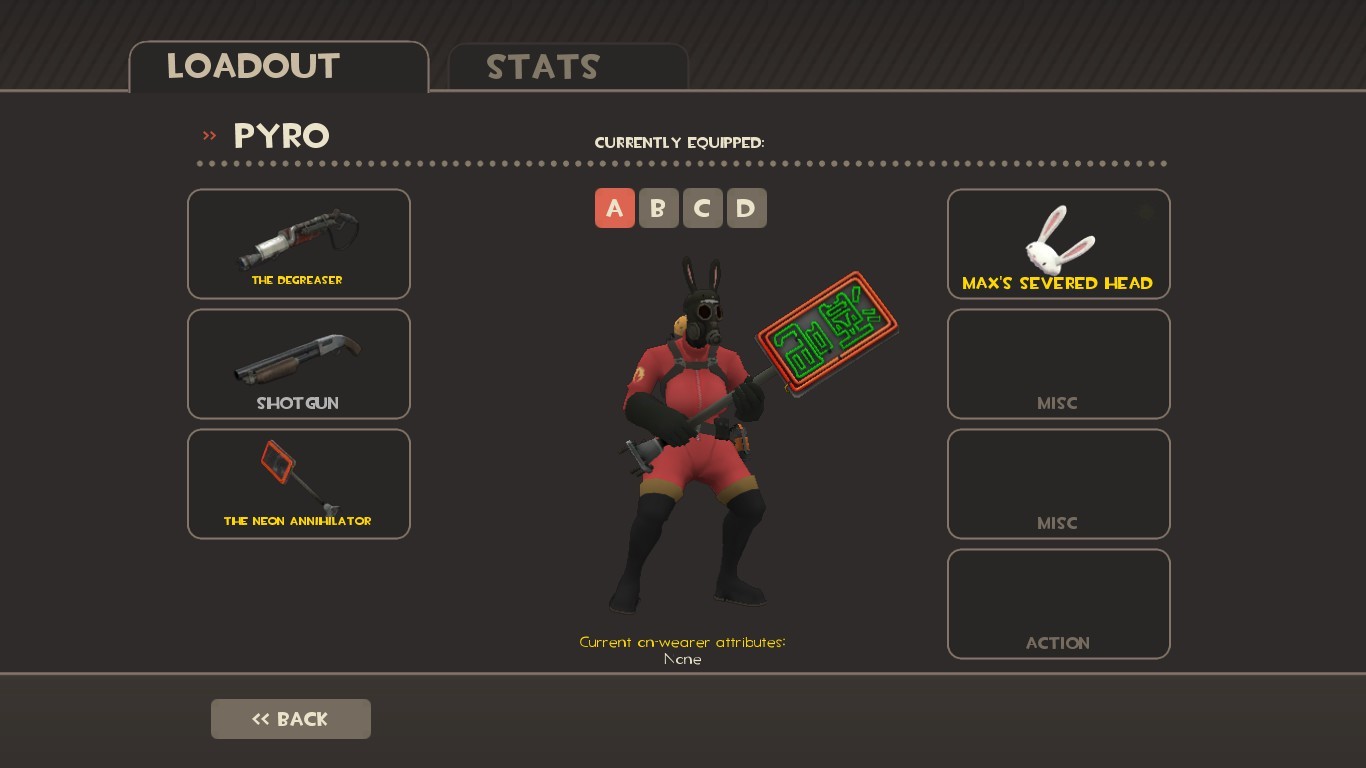
Task: Switch to the STATS tab
Action: pyautogui.click(x=543, y=67)
